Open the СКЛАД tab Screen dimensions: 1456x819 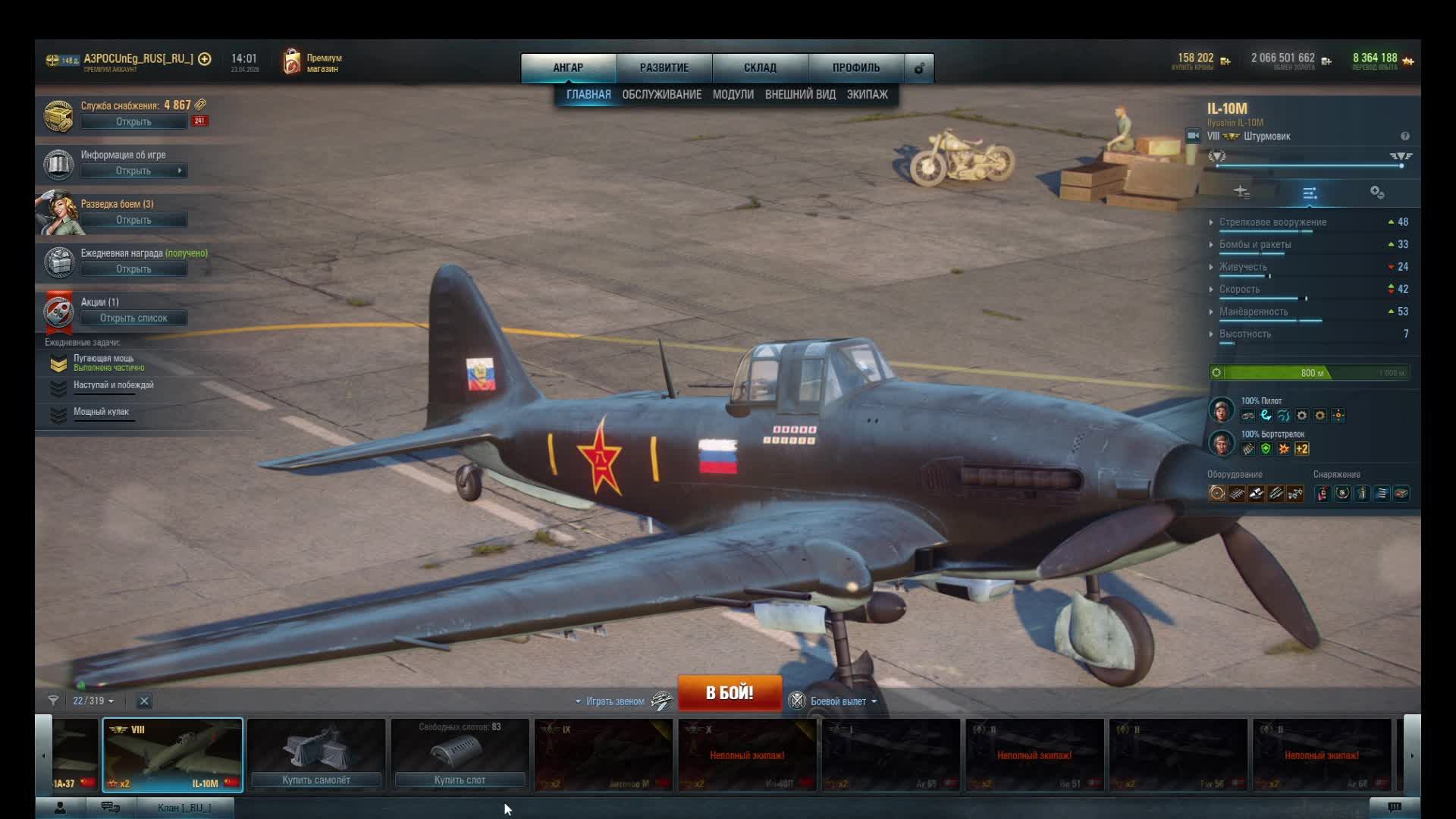[x=760, y=67]
